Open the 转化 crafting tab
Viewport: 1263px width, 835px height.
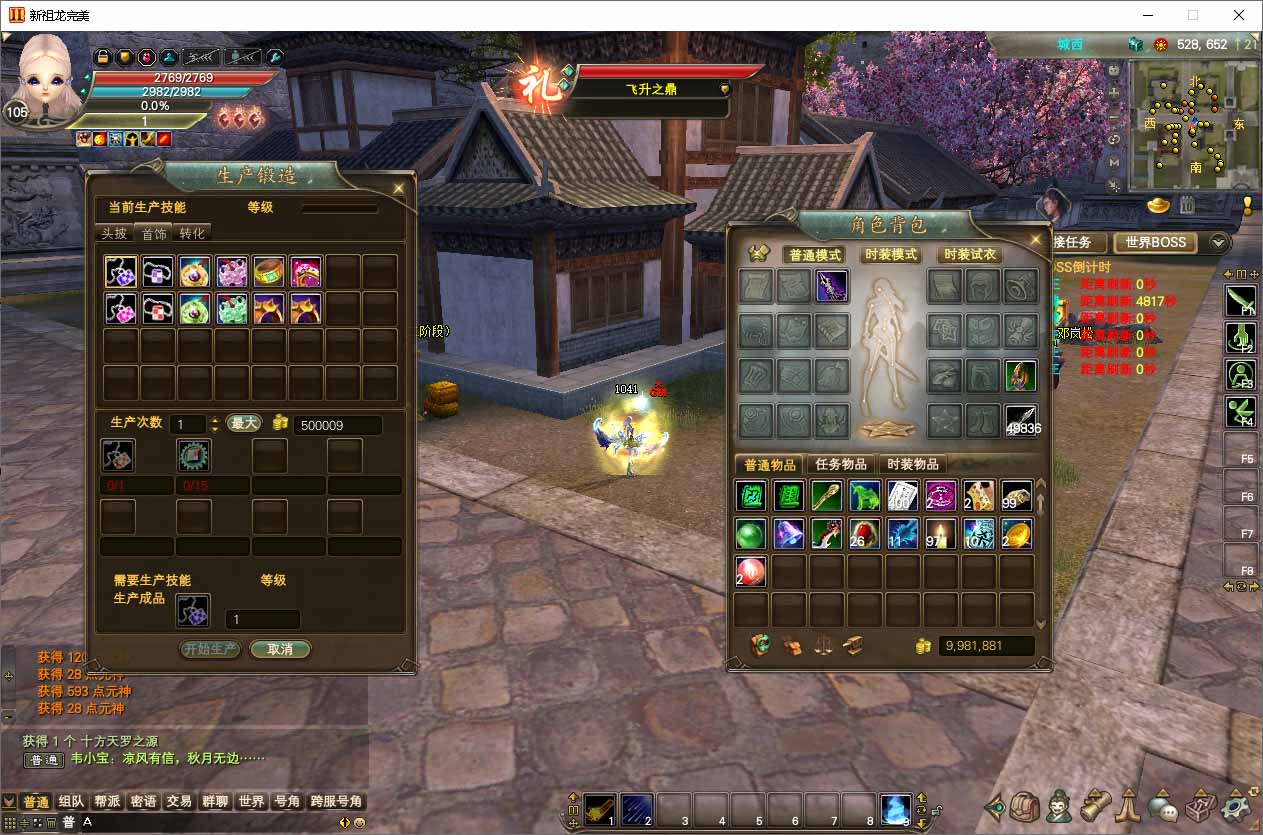tap(192, 233)
